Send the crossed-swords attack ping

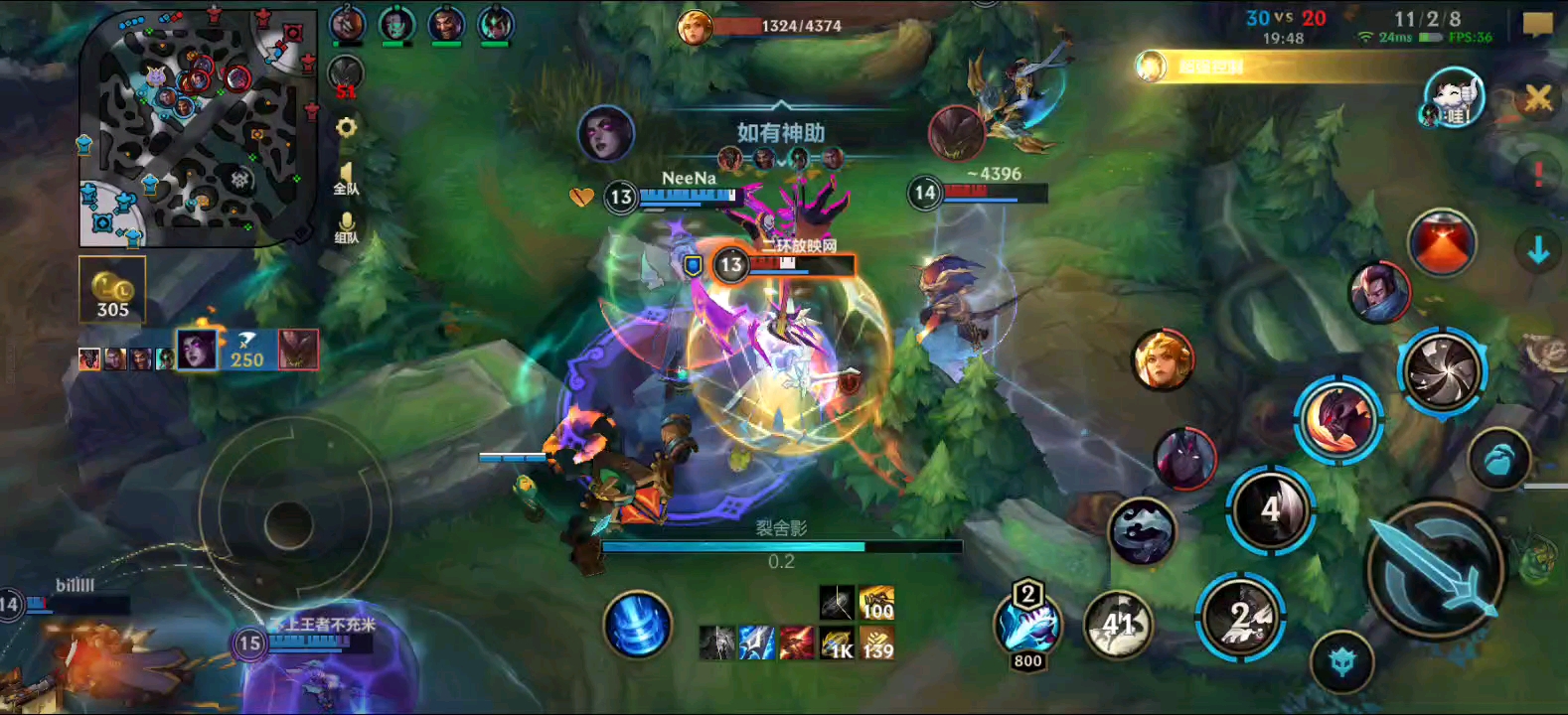point(1538,97)
